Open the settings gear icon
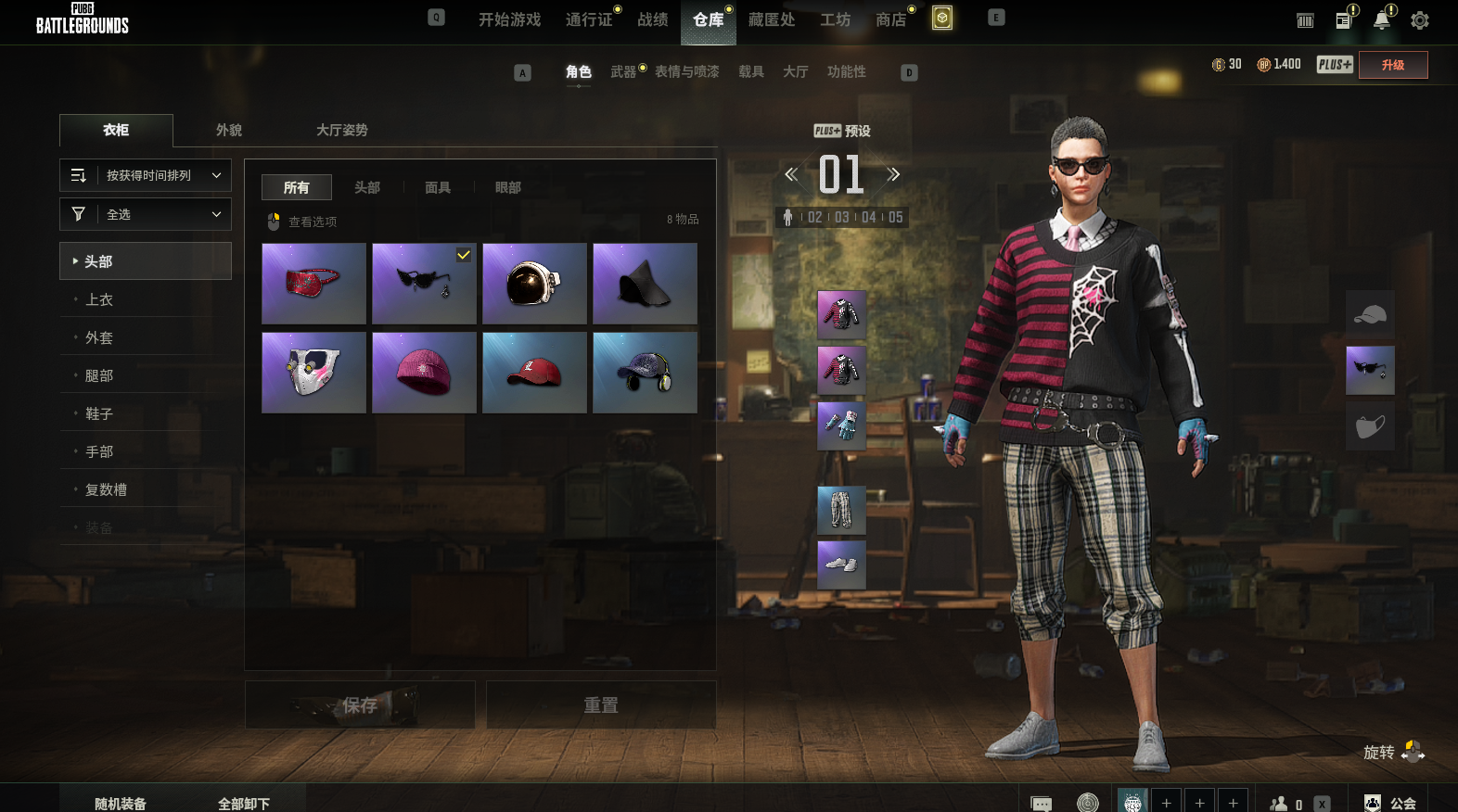1458x812 pixels. click(x=1419, y=20)
